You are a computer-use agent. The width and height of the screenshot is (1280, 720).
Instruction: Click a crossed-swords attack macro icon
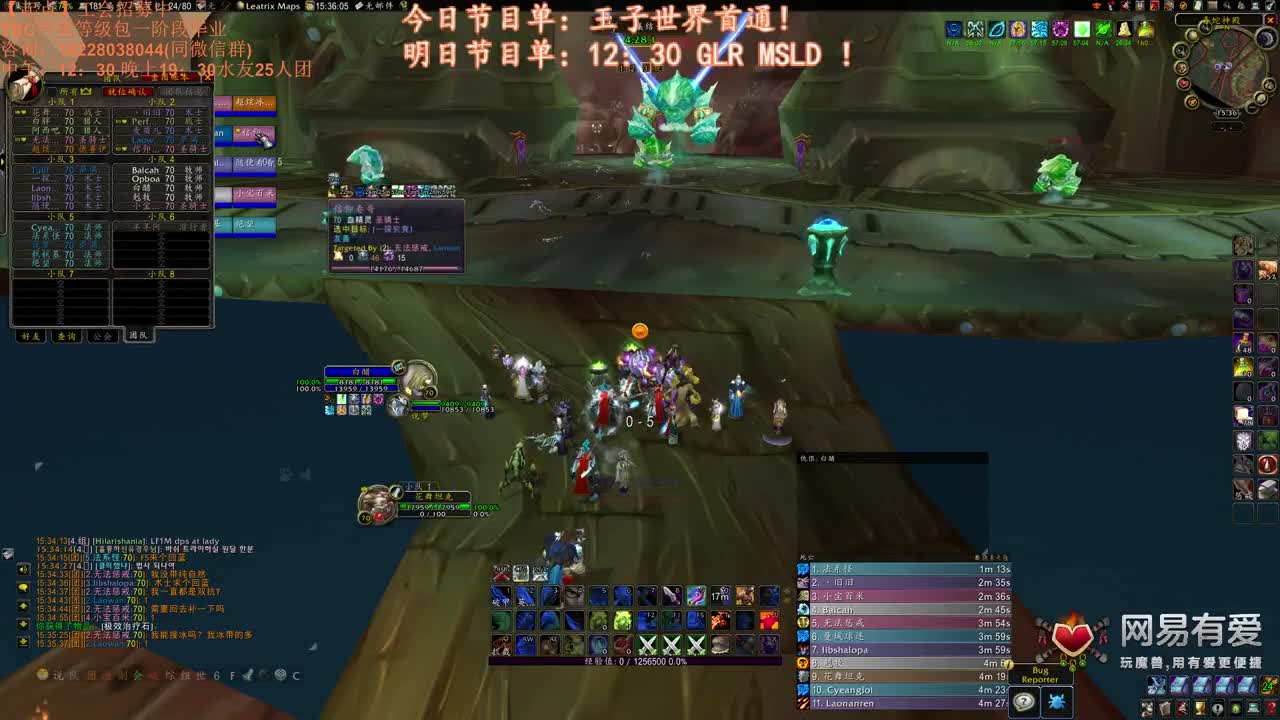pos(647,642)
